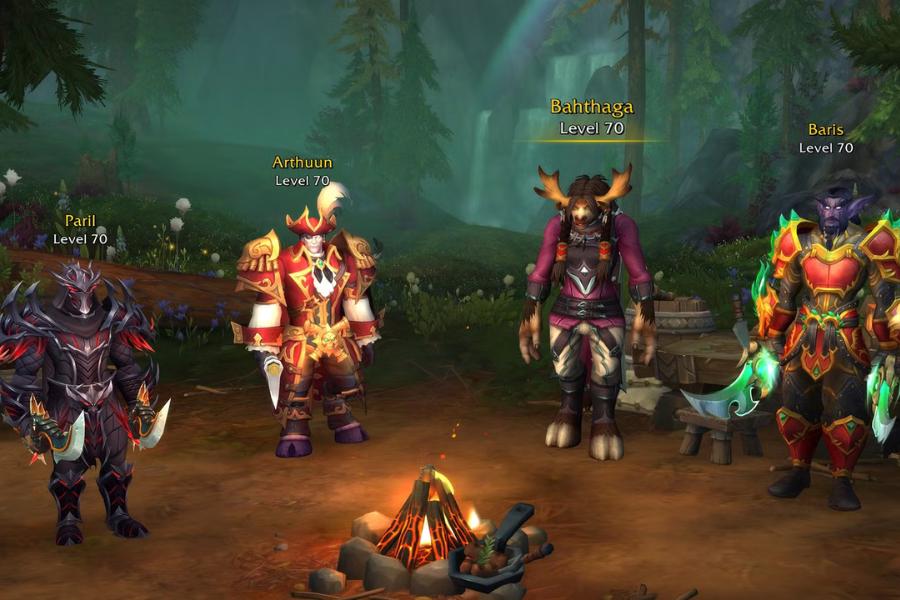Viewport: 900px width, 600px height.
Task: Select the highlighted character Bahthaga
Action: (x=588, y=310)
